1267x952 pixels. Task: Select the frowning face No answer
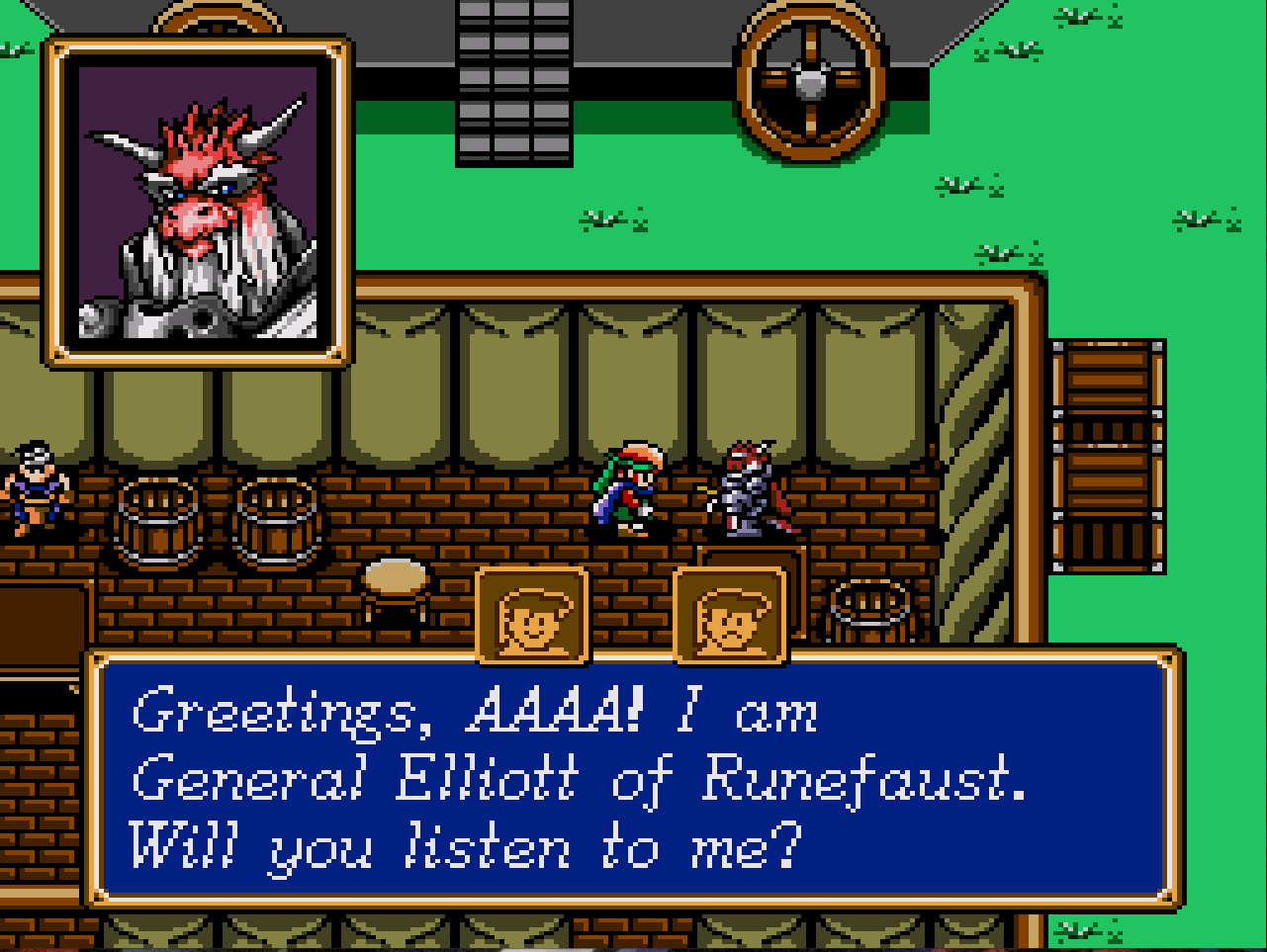click(x=730, y=617)
